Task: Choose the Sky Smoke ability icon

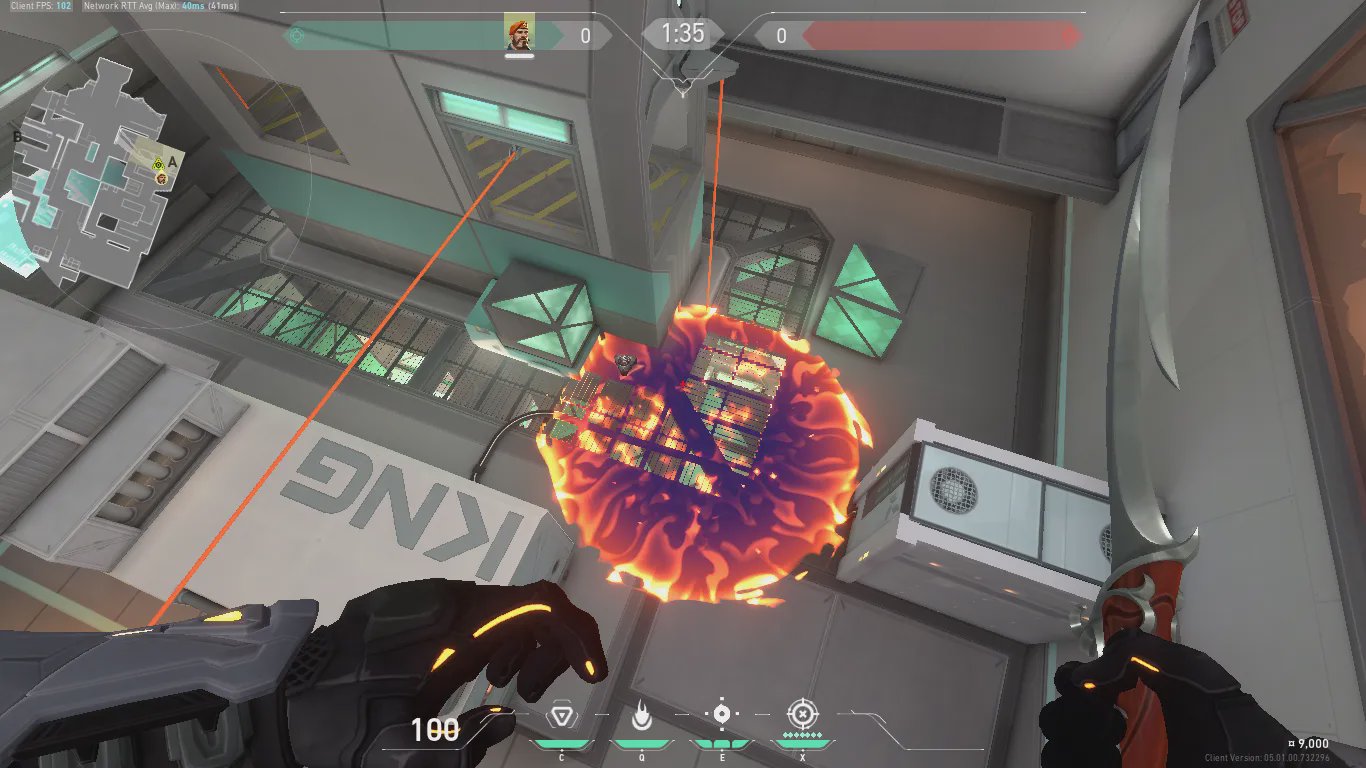Action: pos(721,714)
